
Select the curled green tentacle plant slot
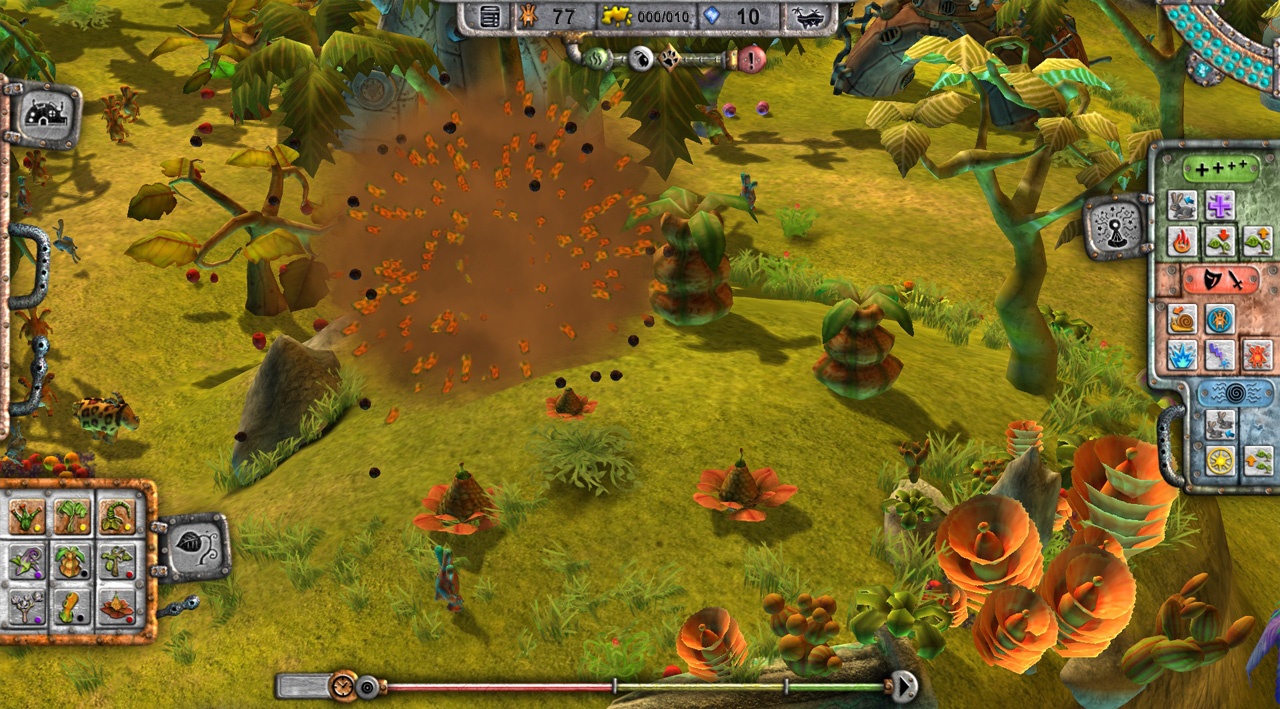[x=117, y=517]
